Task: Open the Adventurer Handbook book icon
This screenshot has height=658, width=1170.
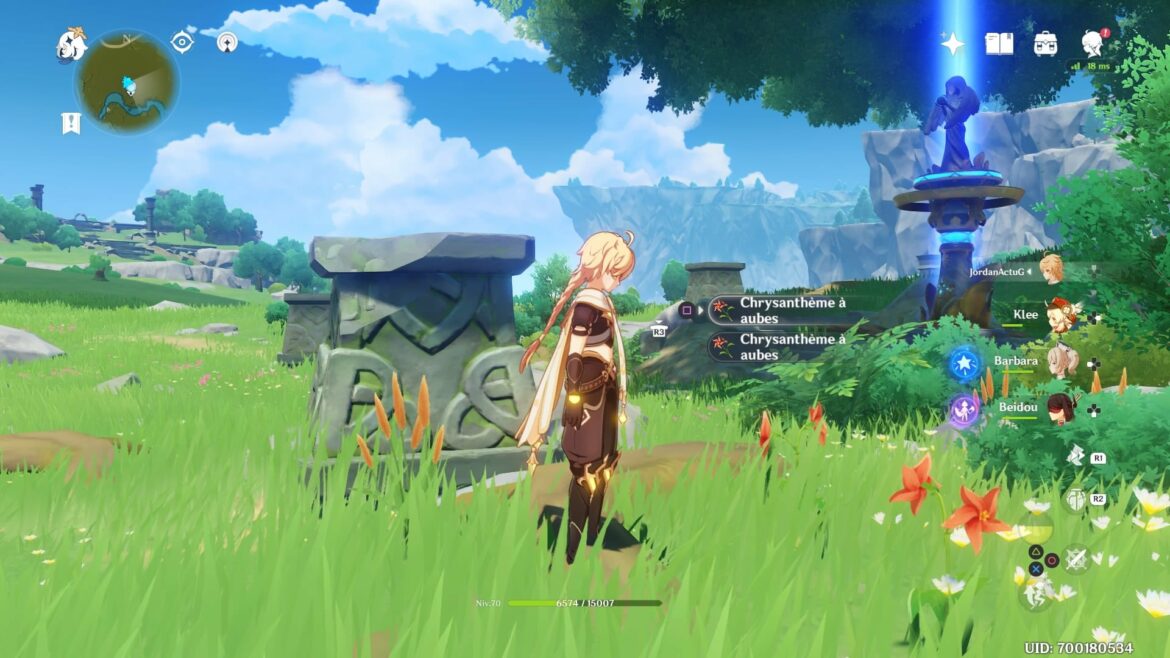Action: [999, 43]
